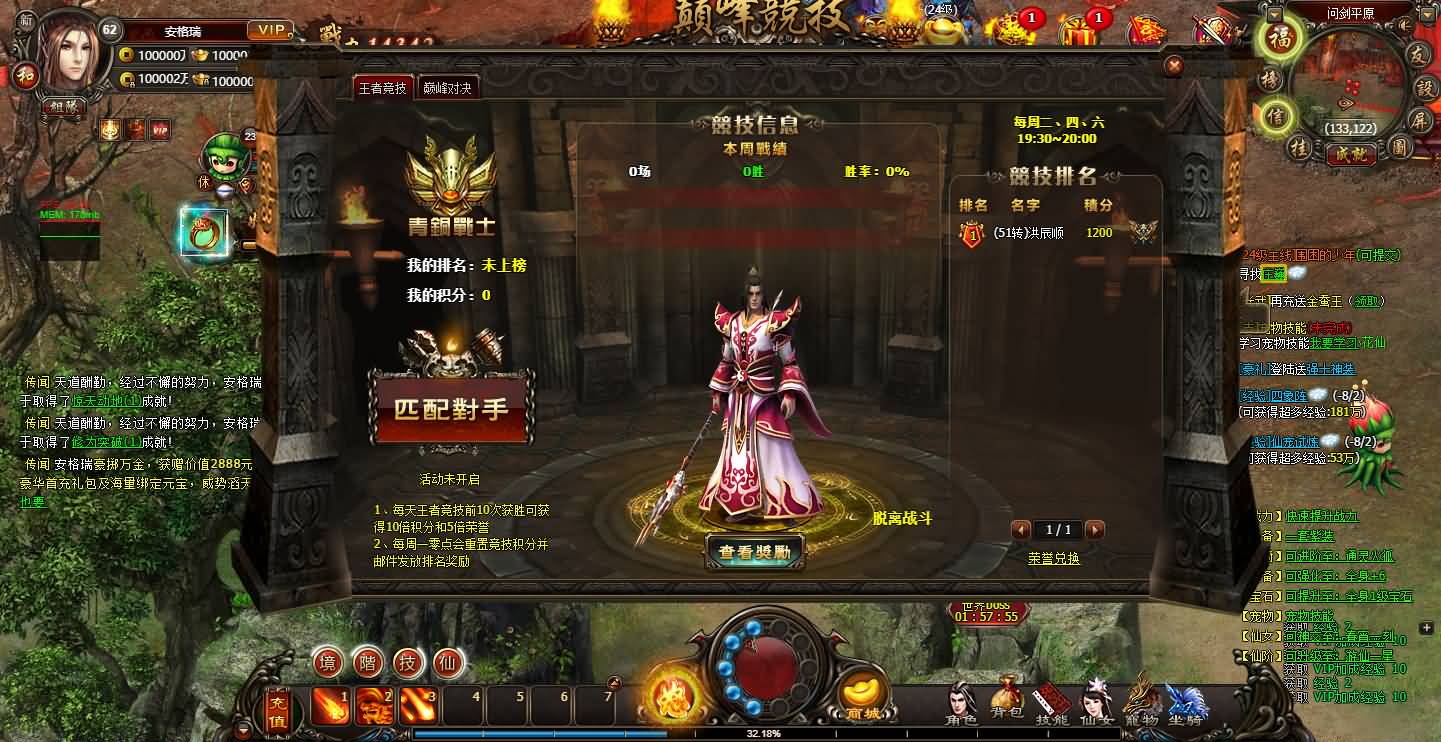Select the 技能 skills icon

(x=1051, y=699)
